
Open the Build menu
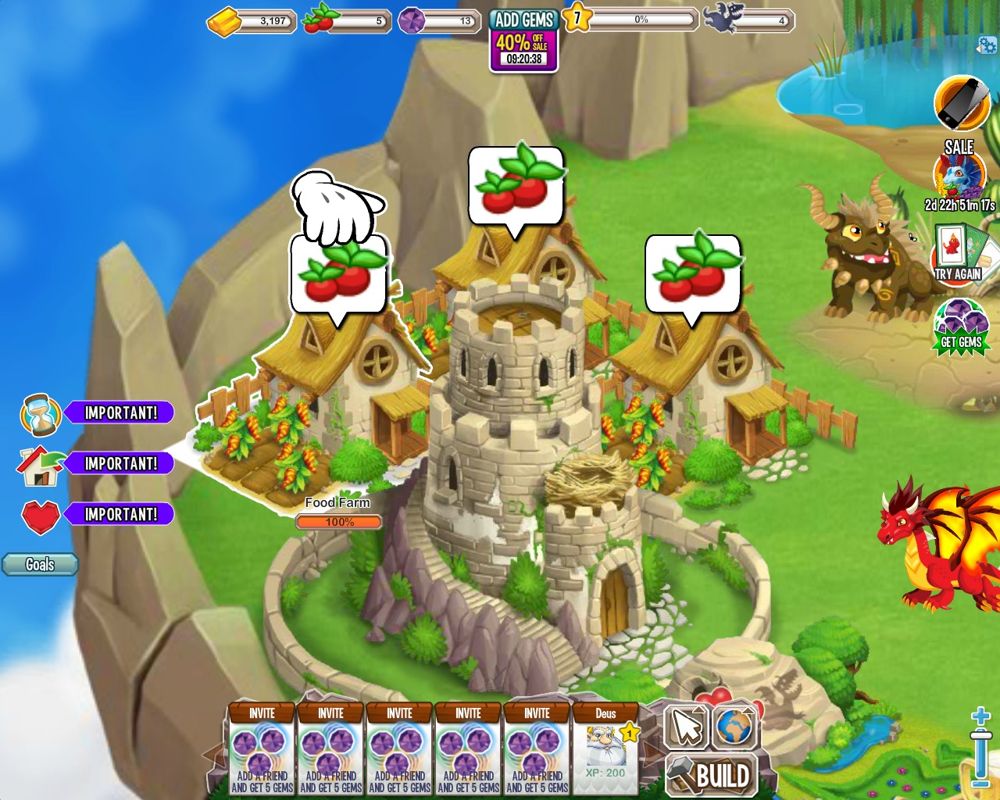711,774
